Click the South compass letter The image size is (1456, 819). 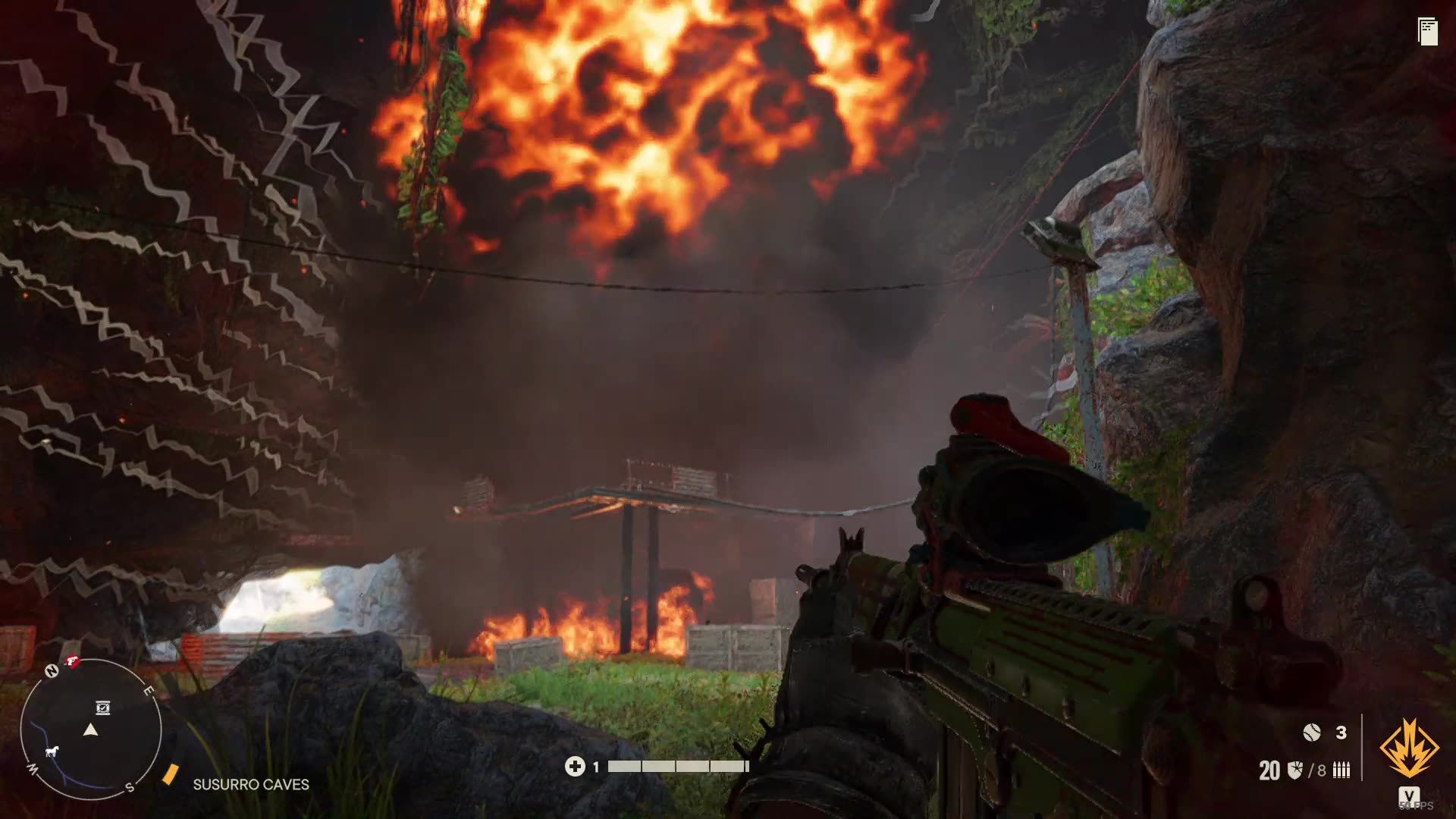click(129, 787)
